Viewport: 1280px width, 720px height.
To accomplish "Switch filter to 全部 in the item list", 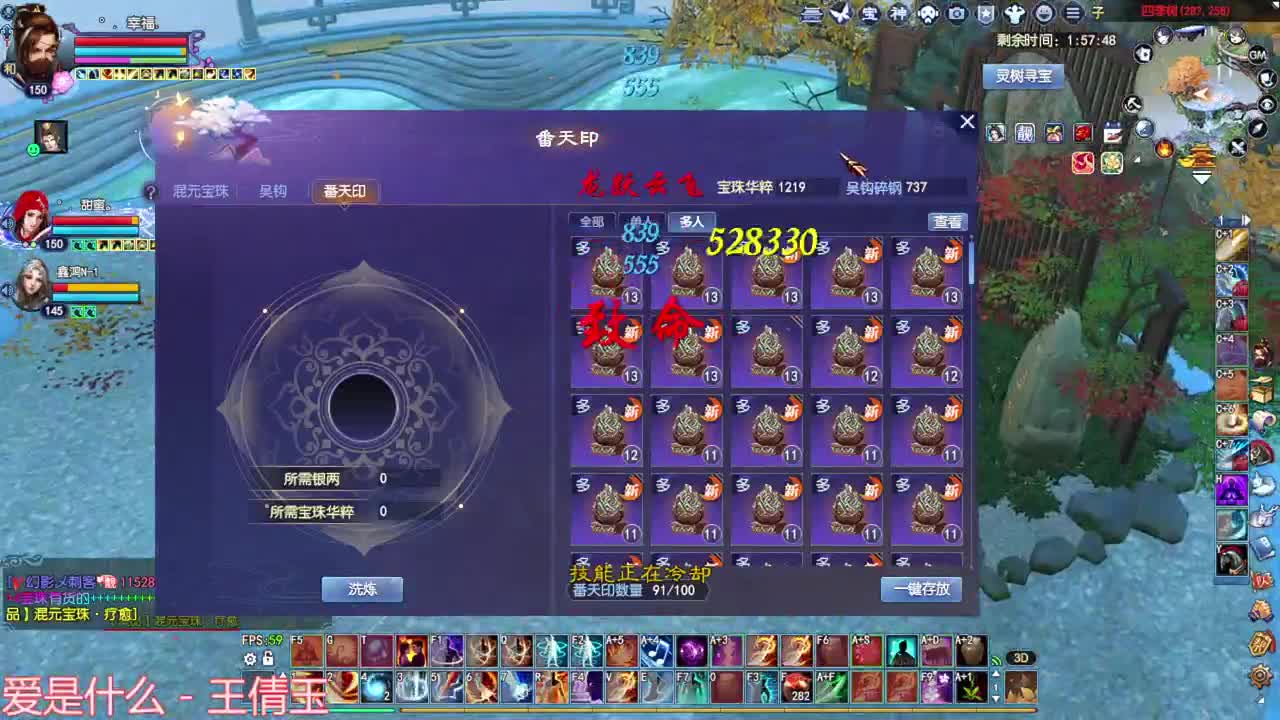I will [589, 221].
